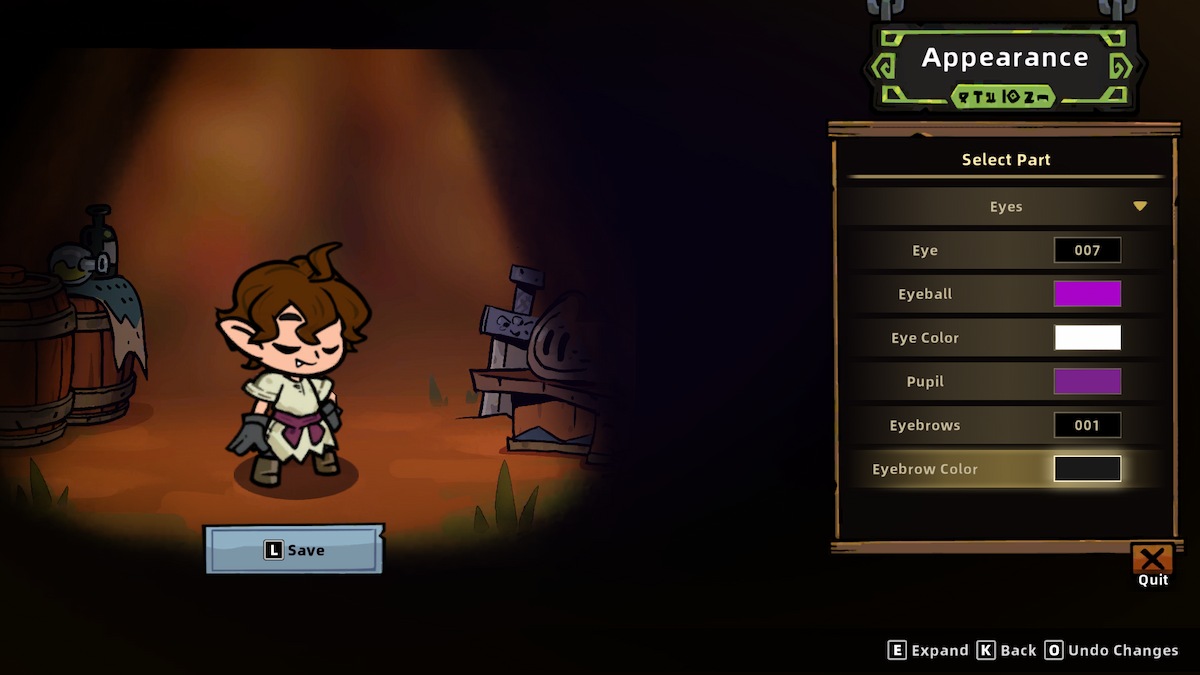1200x675 pixels.
Task: Change the Eyebrows style number 001
Action: click(1087, 425)
